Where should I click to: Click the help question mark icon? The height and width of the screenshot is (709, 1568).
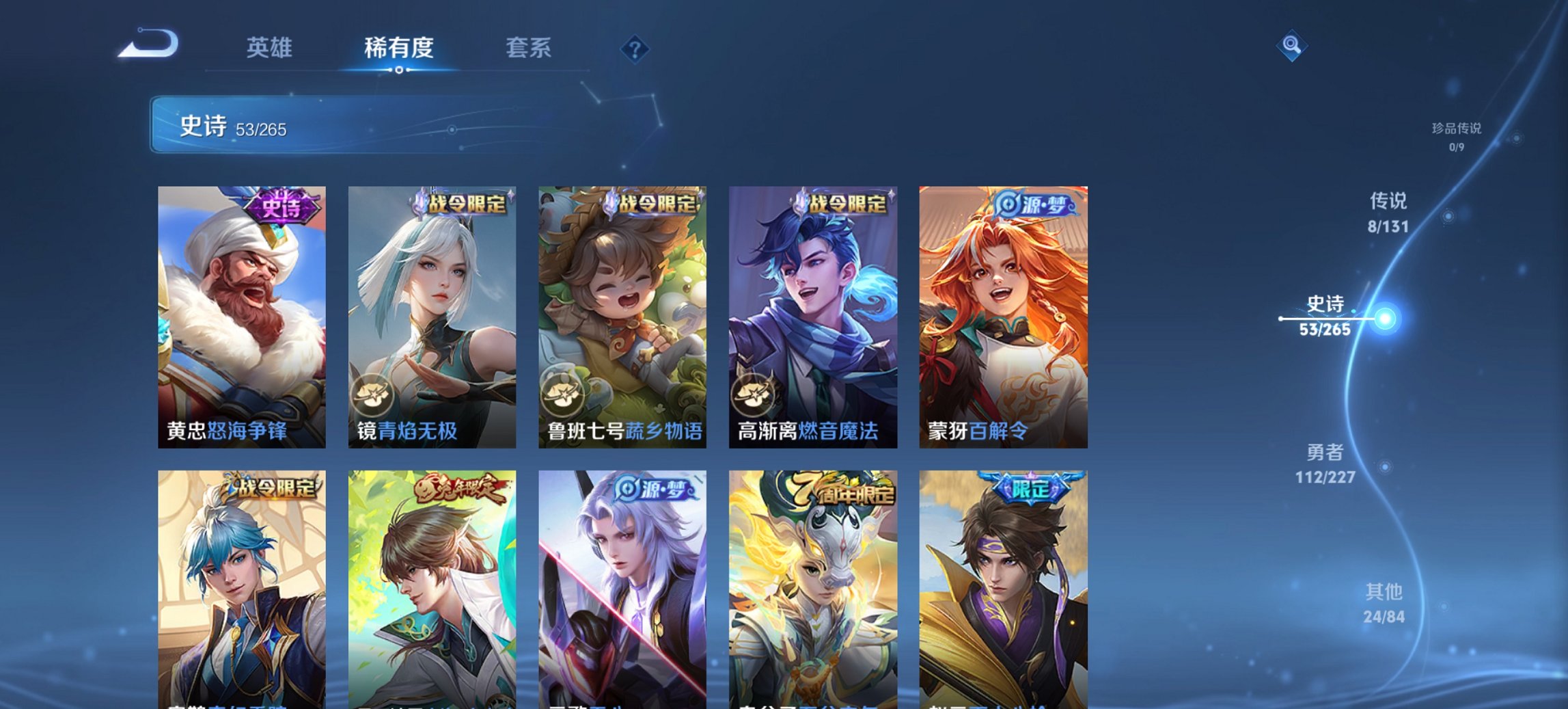(x=635, y=49)
